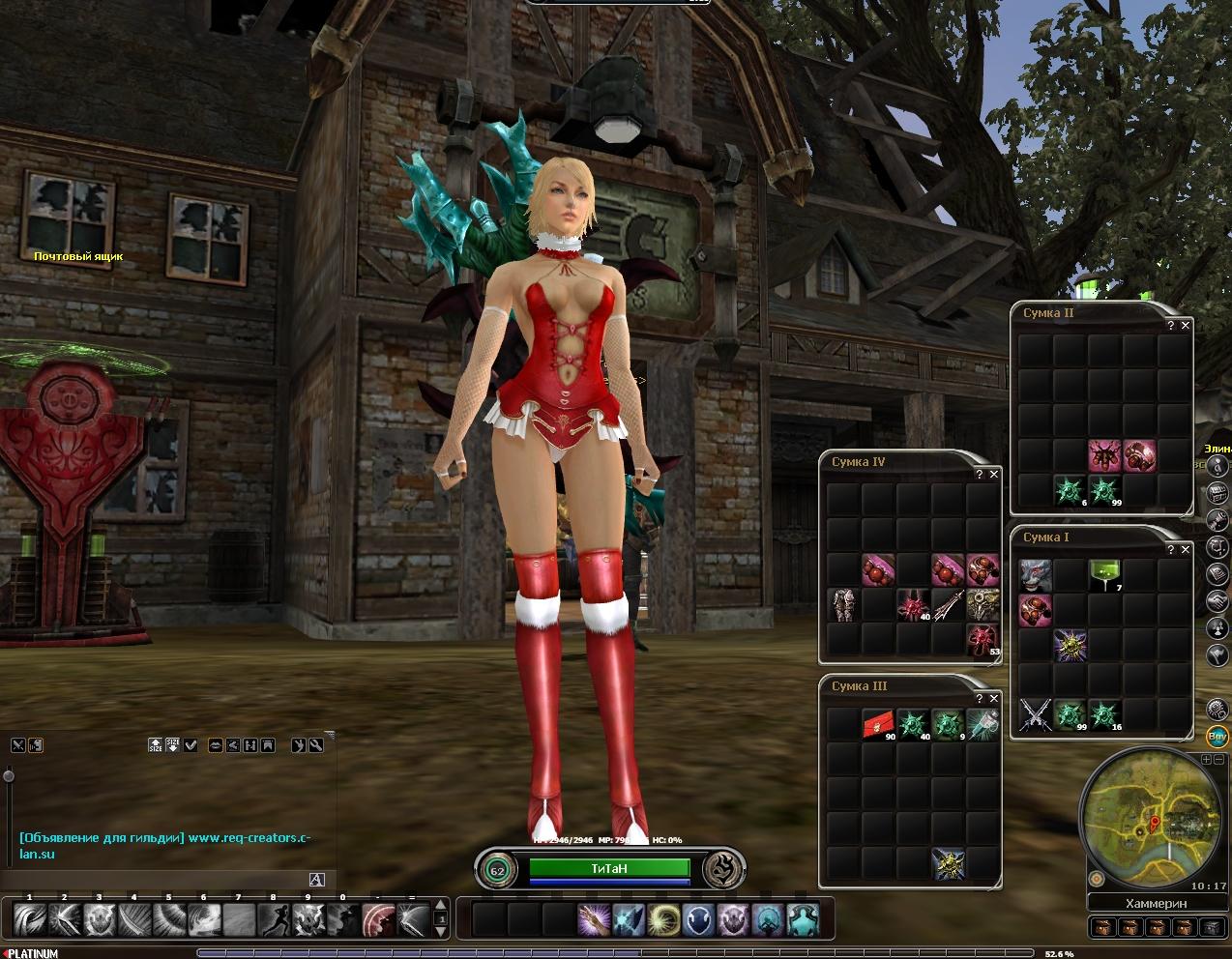Open the Buy cash shop button
1232x959 pixels.
point(1217,737)
